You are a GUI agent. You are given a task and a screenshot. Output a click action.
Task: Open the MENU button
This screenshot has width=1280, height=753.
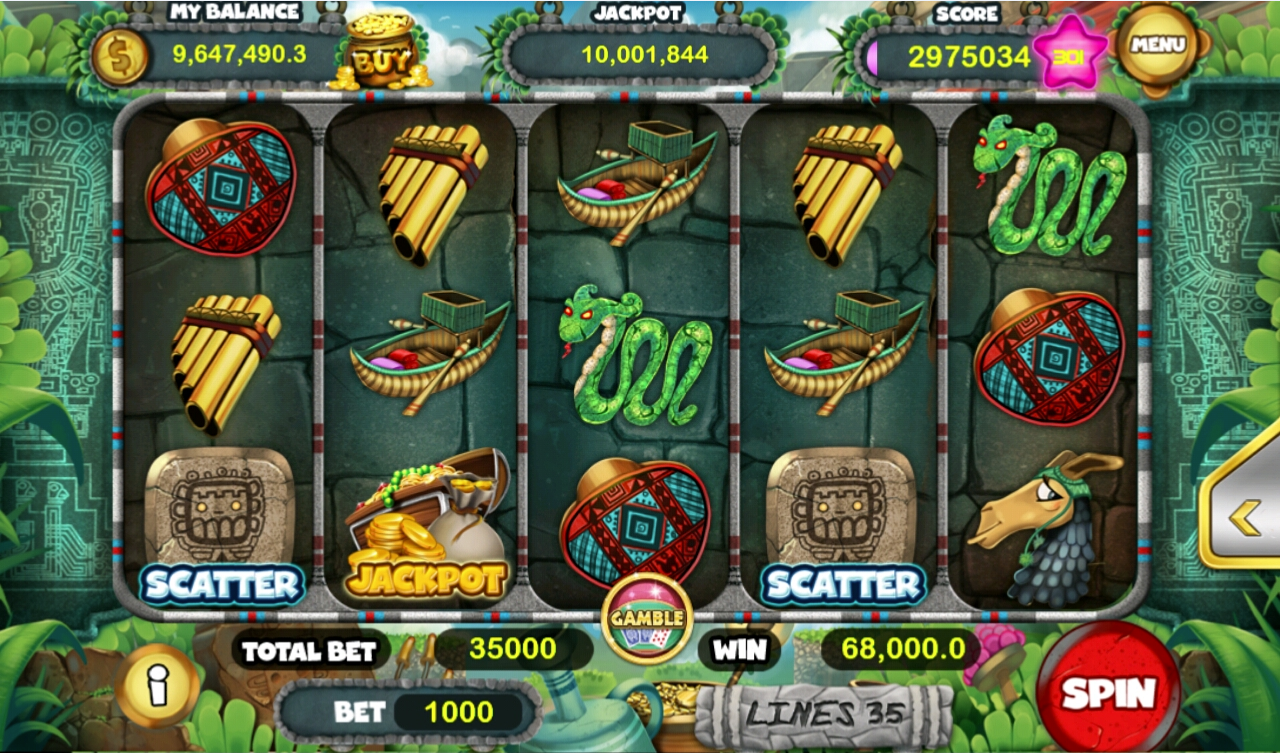(1158, 45)
